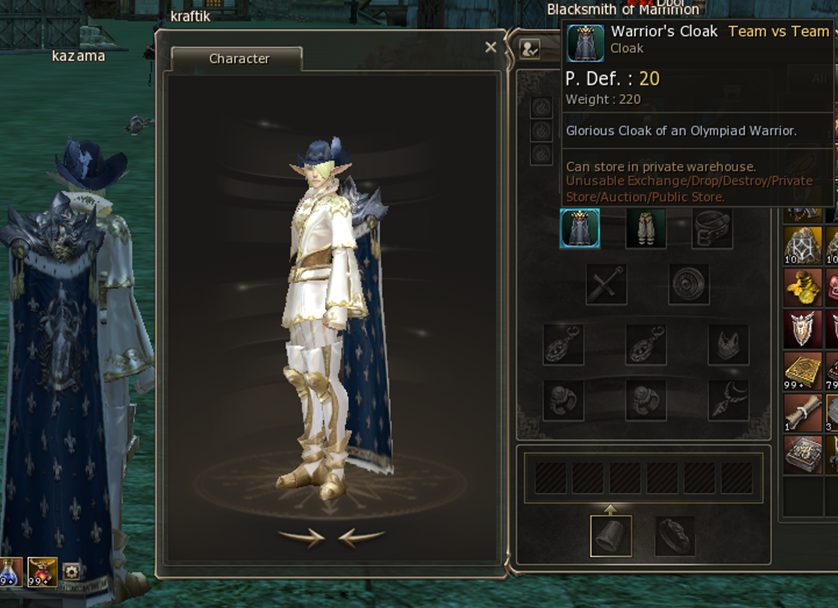The image size is (838, 608).
Task: Toggle the character checkmark button
Action: tap(530, 48)
